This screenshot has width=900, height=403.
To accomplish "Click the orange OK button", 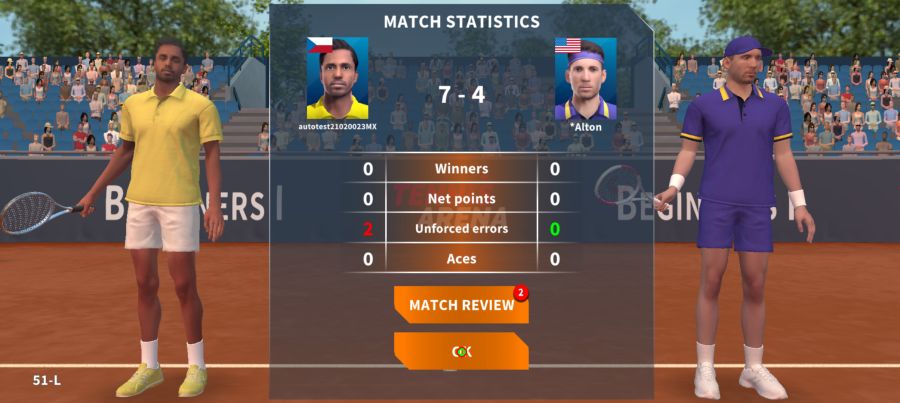I will click(x=461, y=351).
